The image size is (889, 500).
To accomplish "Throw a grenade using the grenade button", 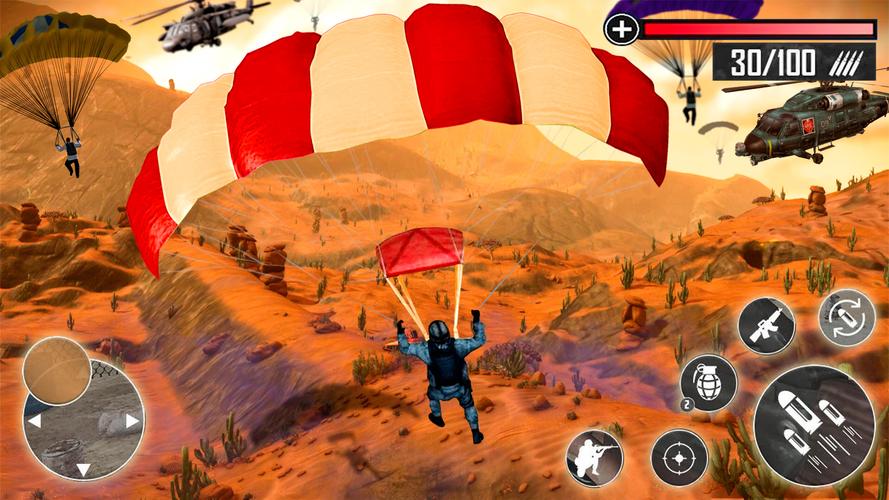I will pyautogui.click(x=708, y=383).
